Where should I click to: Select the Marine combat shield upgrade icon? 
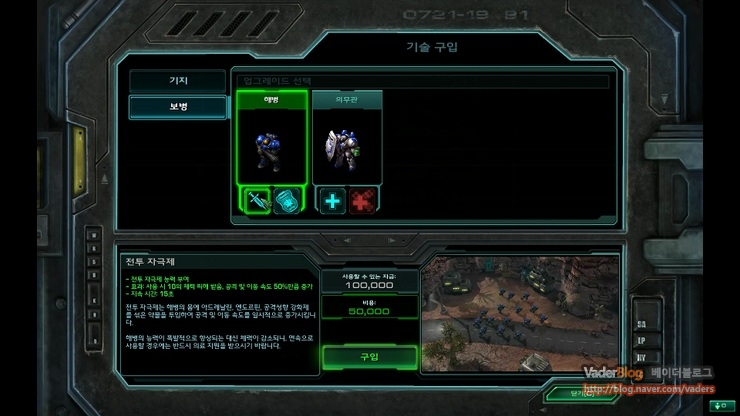coord(287,200)
